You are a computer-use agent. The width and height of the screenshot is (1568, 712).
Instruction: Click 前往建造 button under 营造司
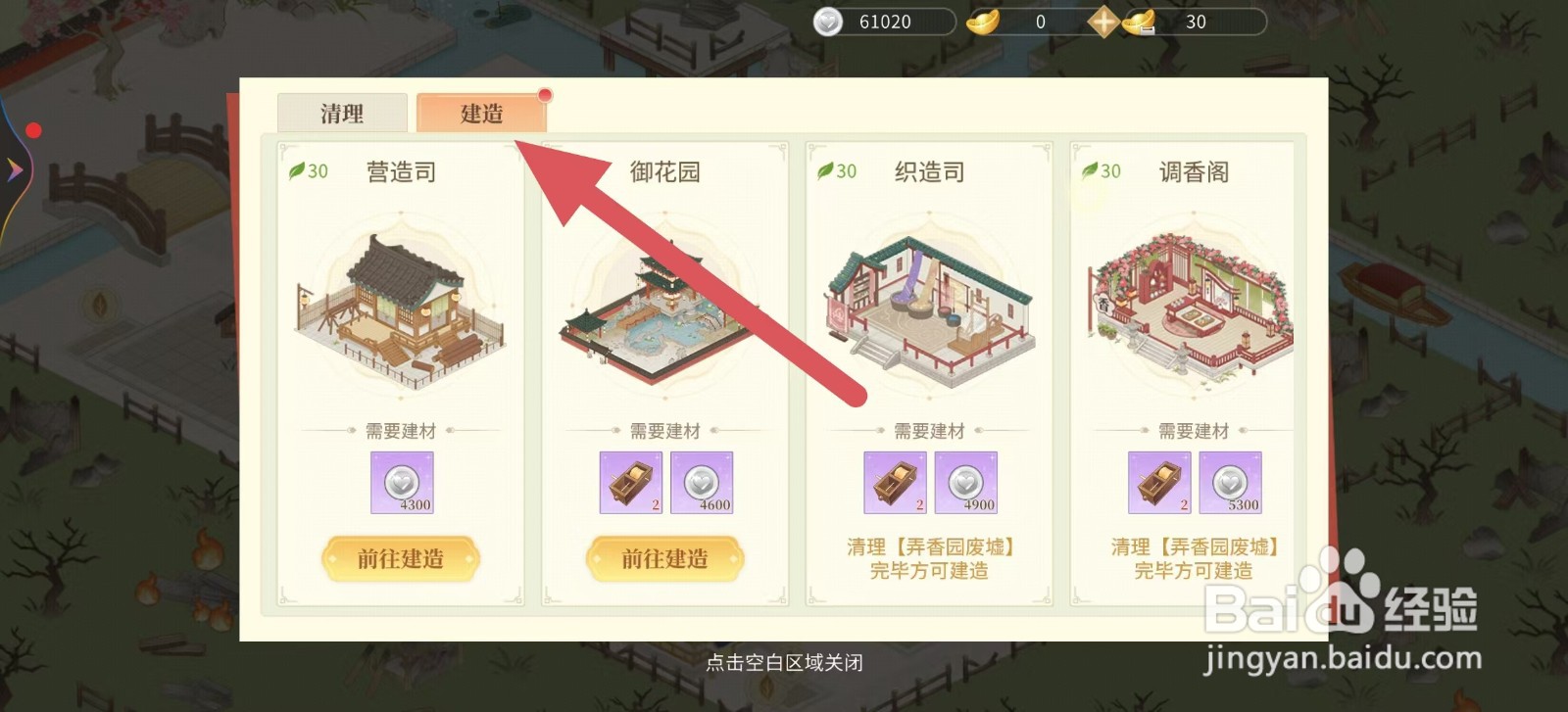tap(400, 559)
